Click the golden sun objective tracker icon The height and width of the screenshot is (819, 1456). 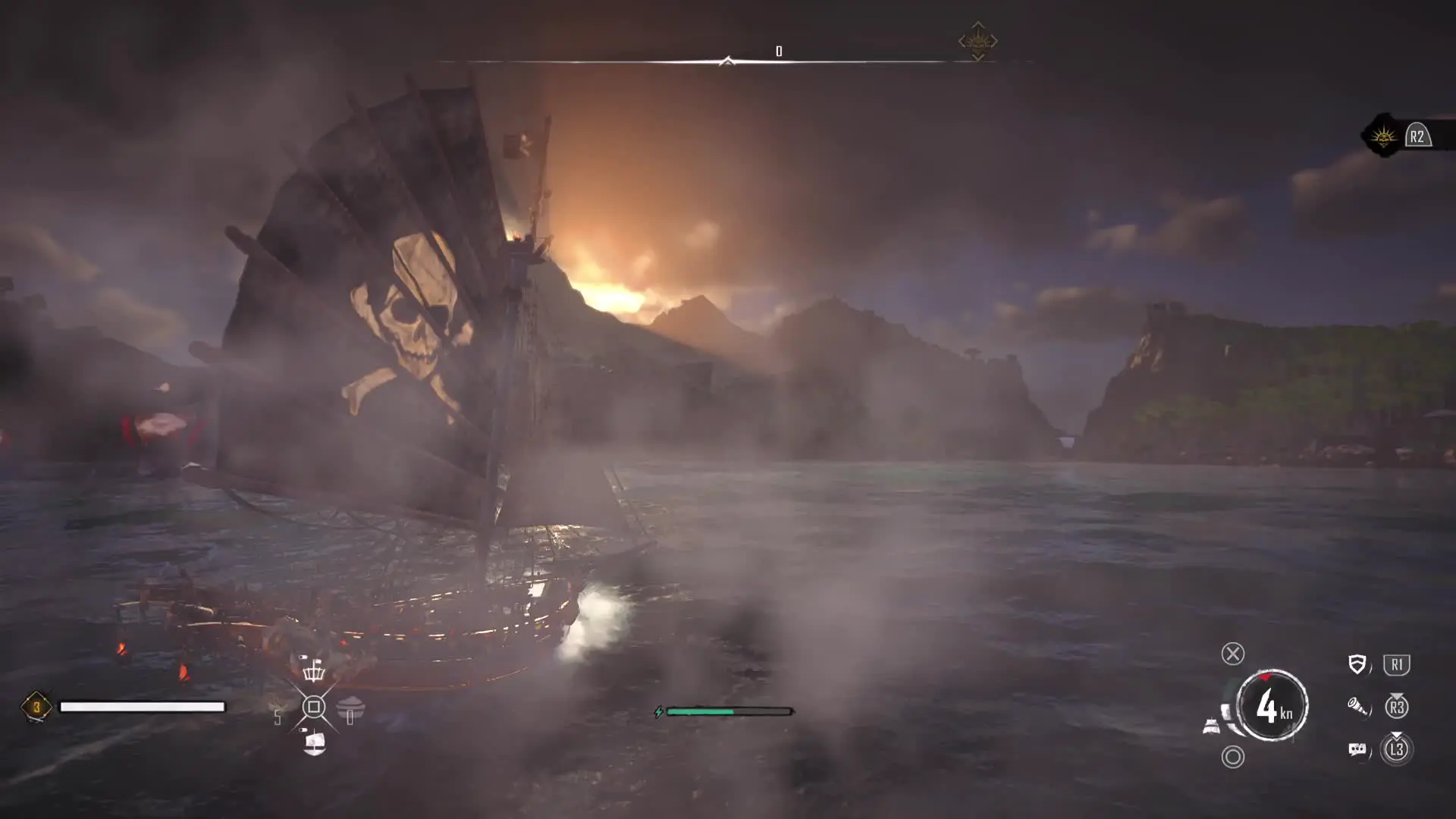pyautogui.click(x=1383, y=136)
